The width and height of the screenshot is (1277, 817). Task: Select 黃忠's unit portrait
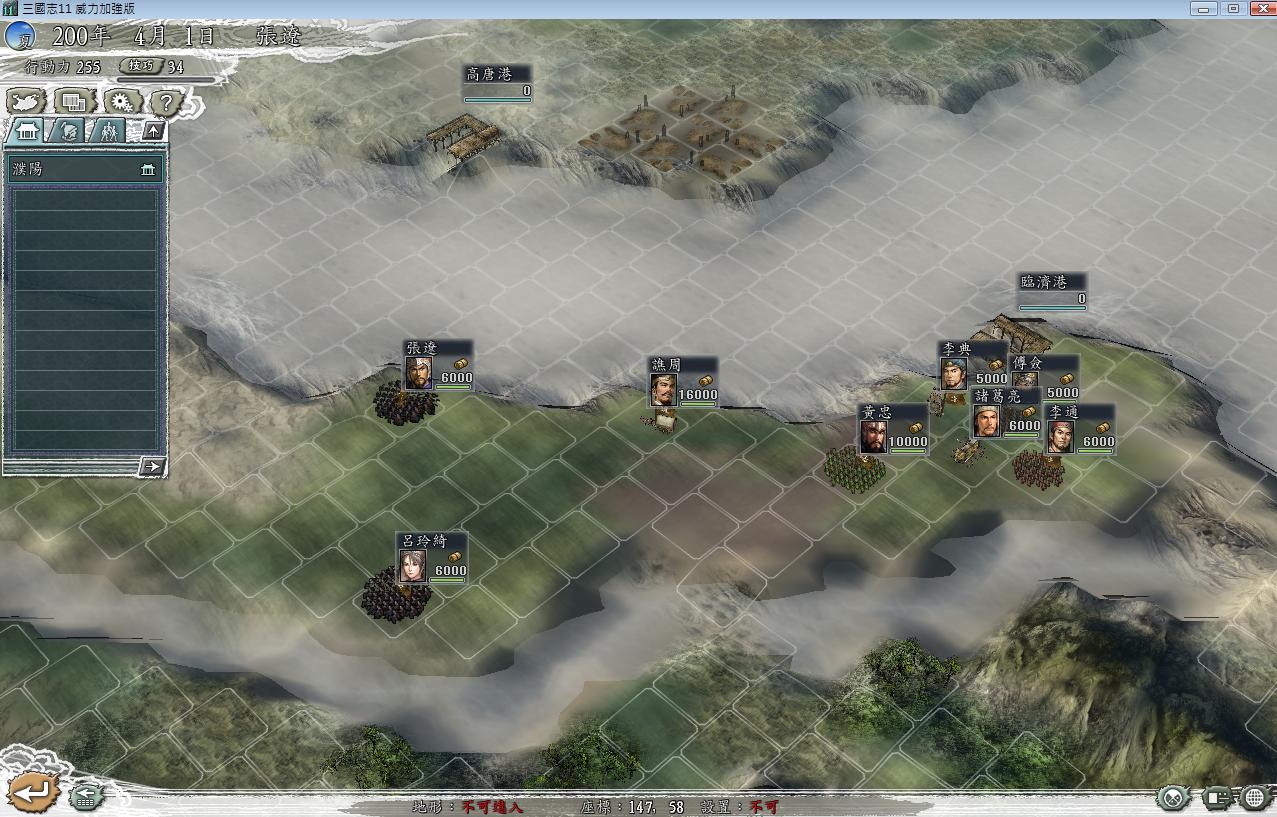[873, 437]
